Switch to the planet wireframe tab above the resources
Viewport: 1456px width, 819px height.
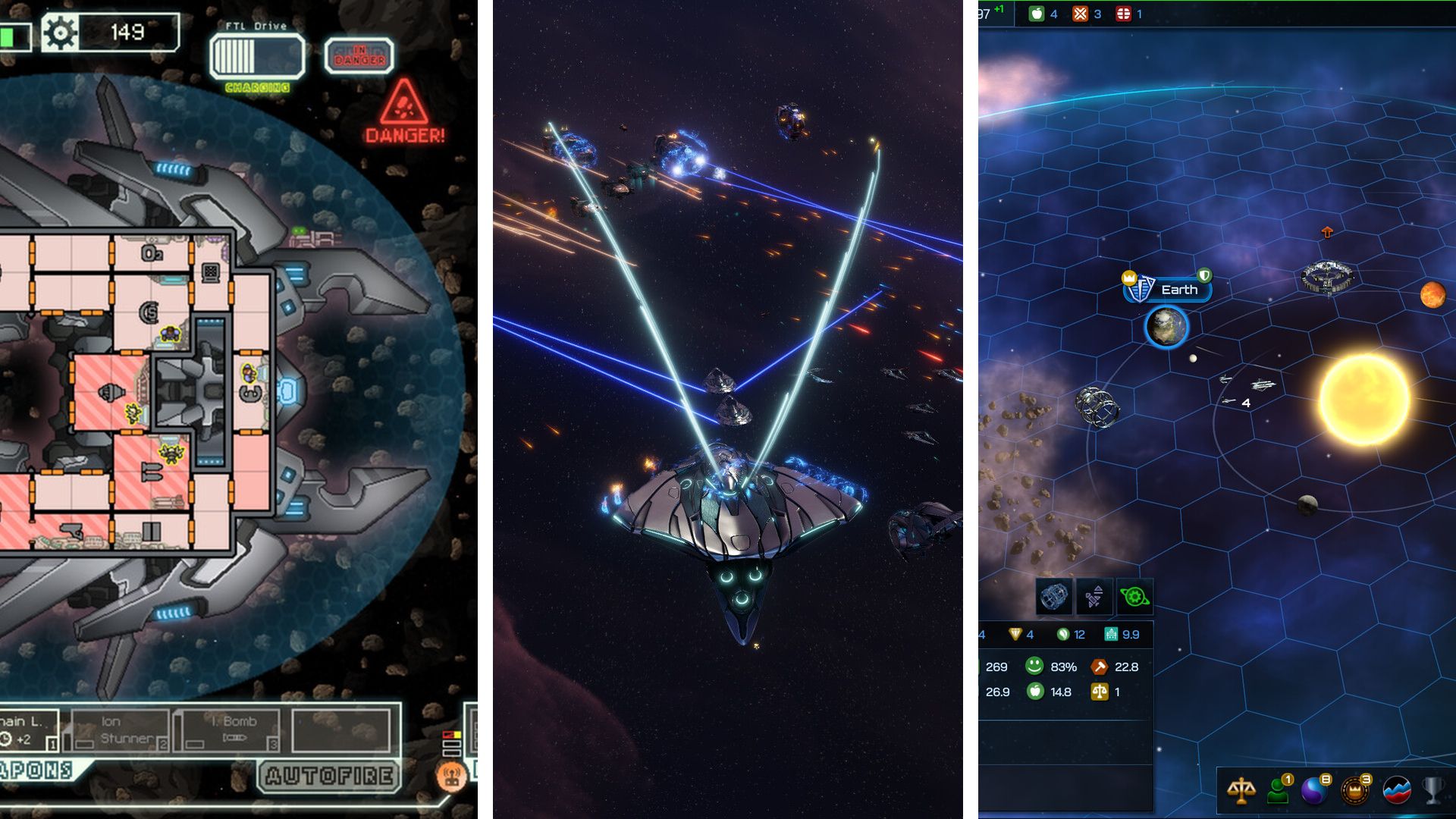(1053, 598)
